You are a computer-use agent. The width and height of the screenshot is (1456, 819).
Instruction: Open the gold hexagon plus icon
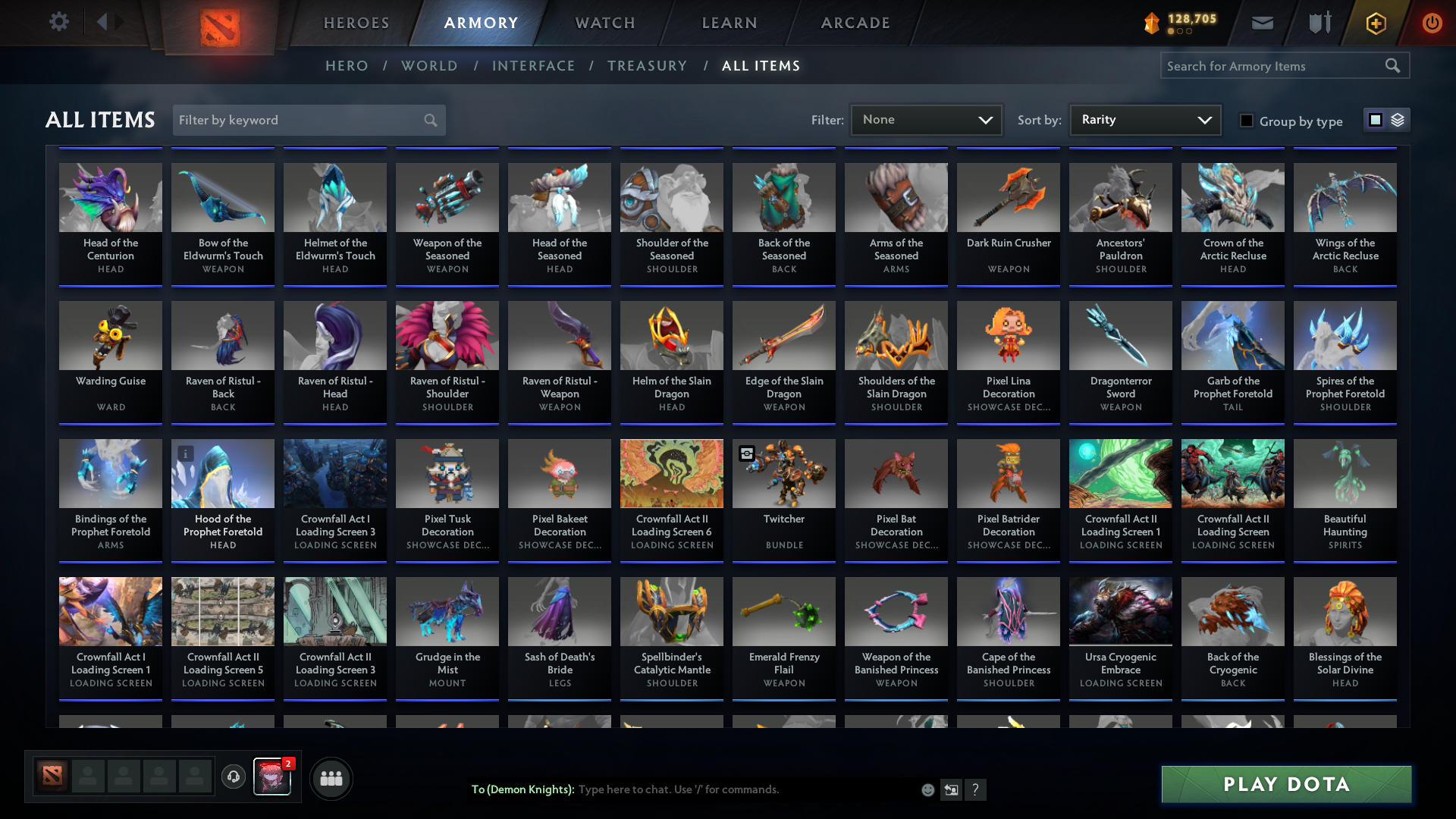coord(1375,23)
